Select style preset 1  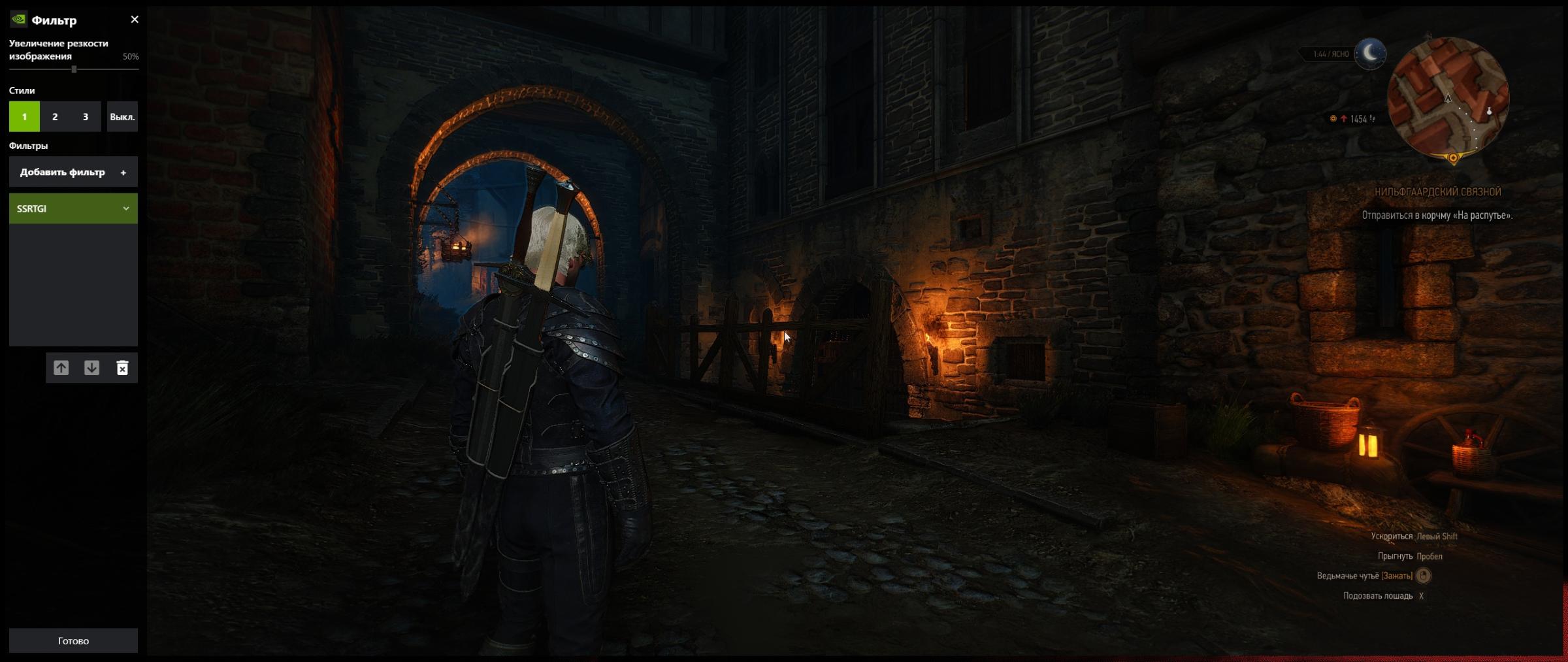(x=24, y=117)
